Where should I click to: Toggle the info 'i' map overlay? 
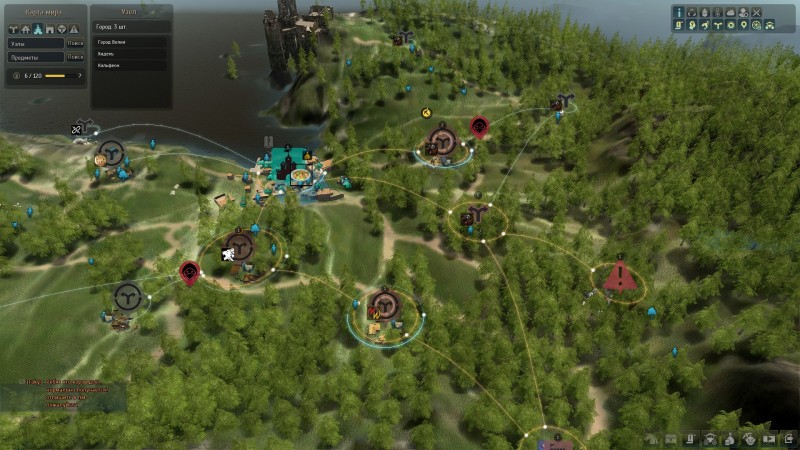coord(679,13)
